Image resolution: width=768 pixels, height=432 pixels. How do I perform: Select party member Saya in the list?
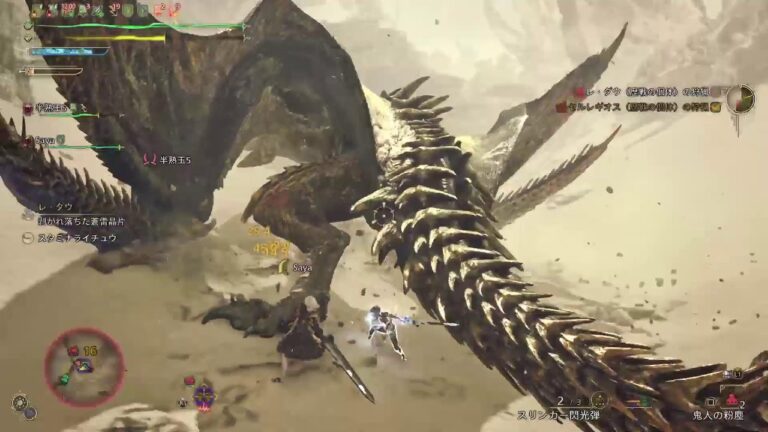tap(45, 140)
